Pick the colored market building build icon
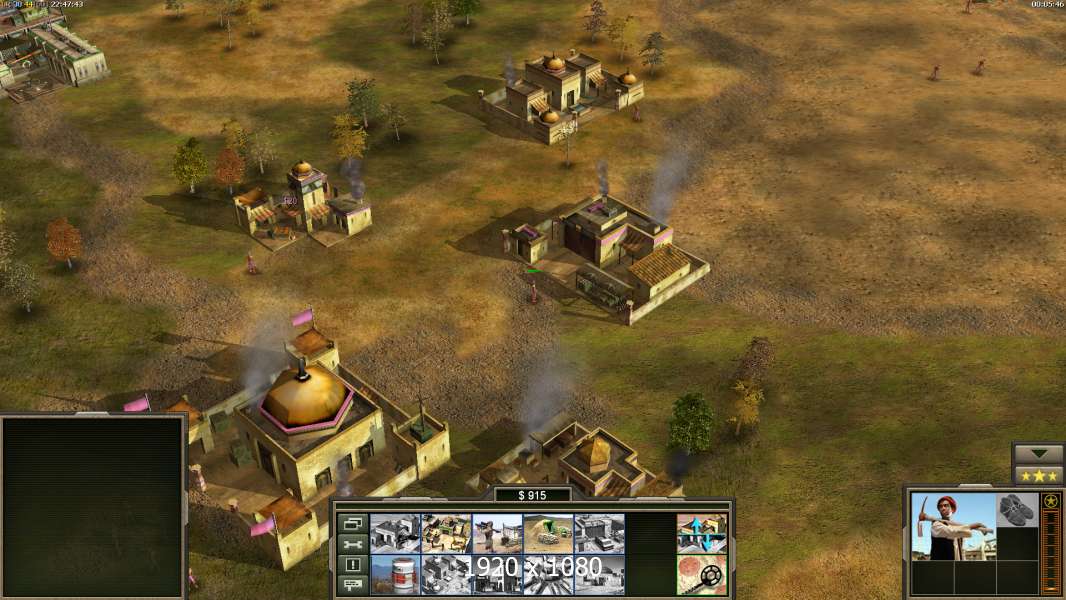The height and width of the screenshot is (600, 1066). (x=446, y=533)
